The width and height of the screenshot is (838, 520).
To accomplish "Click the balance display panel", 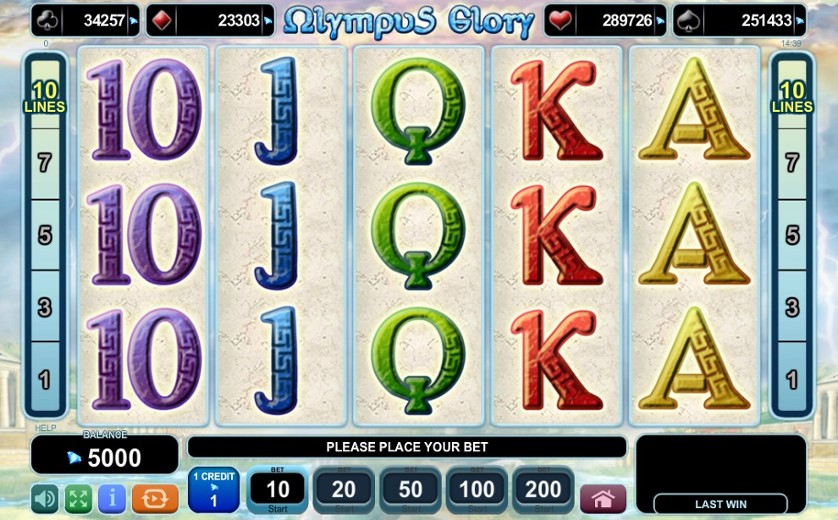I will click(104, 456).
